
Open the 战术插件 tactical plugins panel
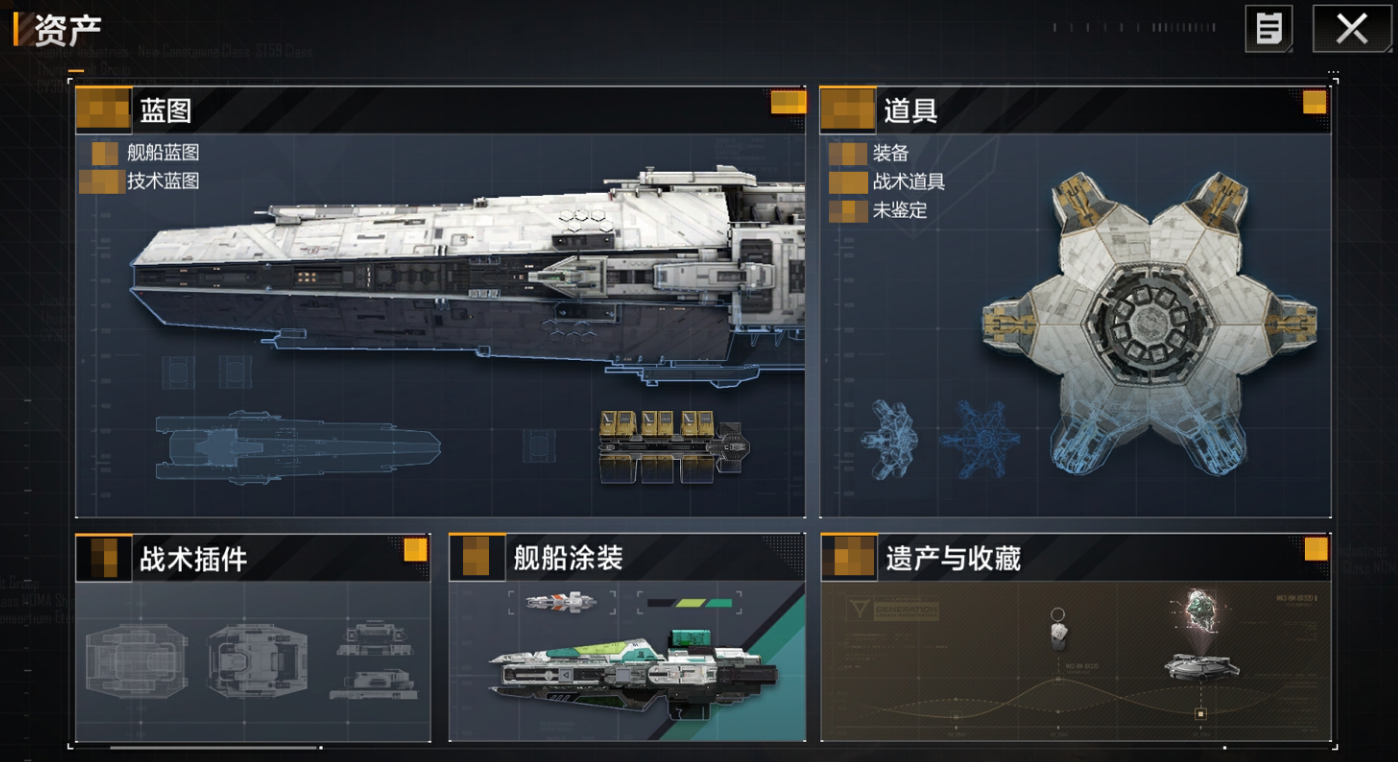click(253, 640)
